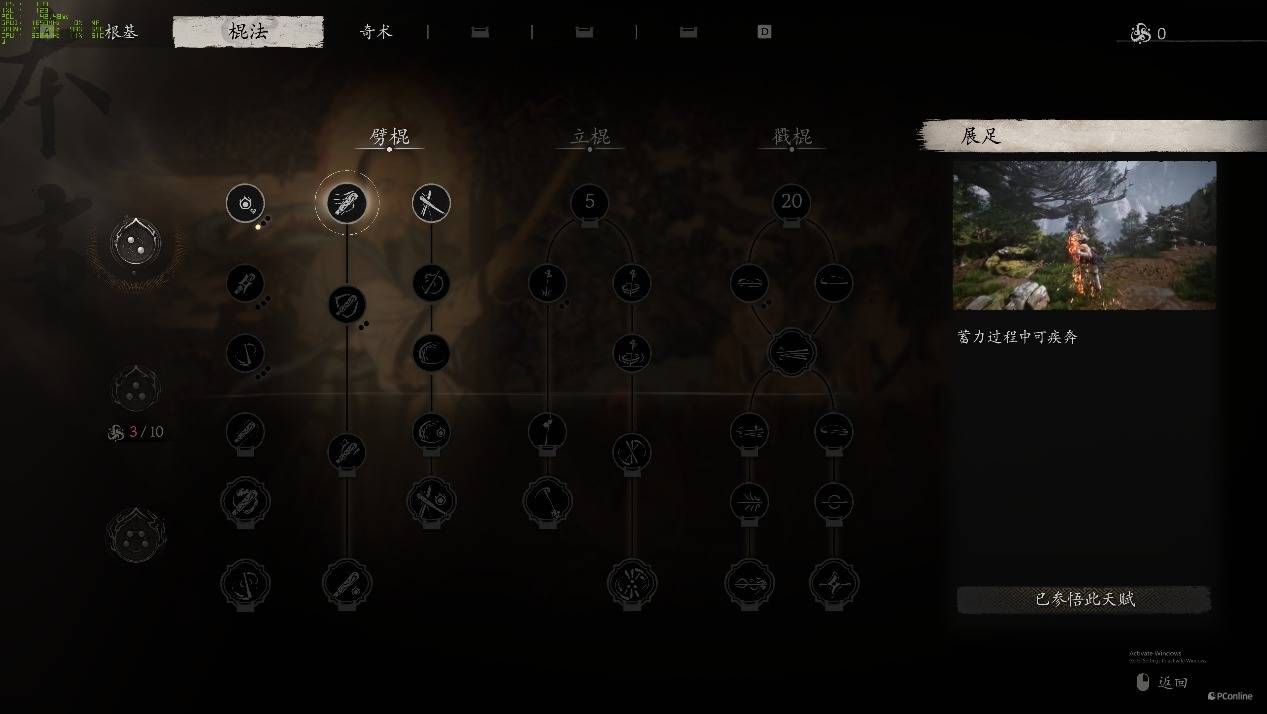The height and width of the screenshot is (714, 1267).
Task: Click the locked node labeled 20
Action: point(791,203)
